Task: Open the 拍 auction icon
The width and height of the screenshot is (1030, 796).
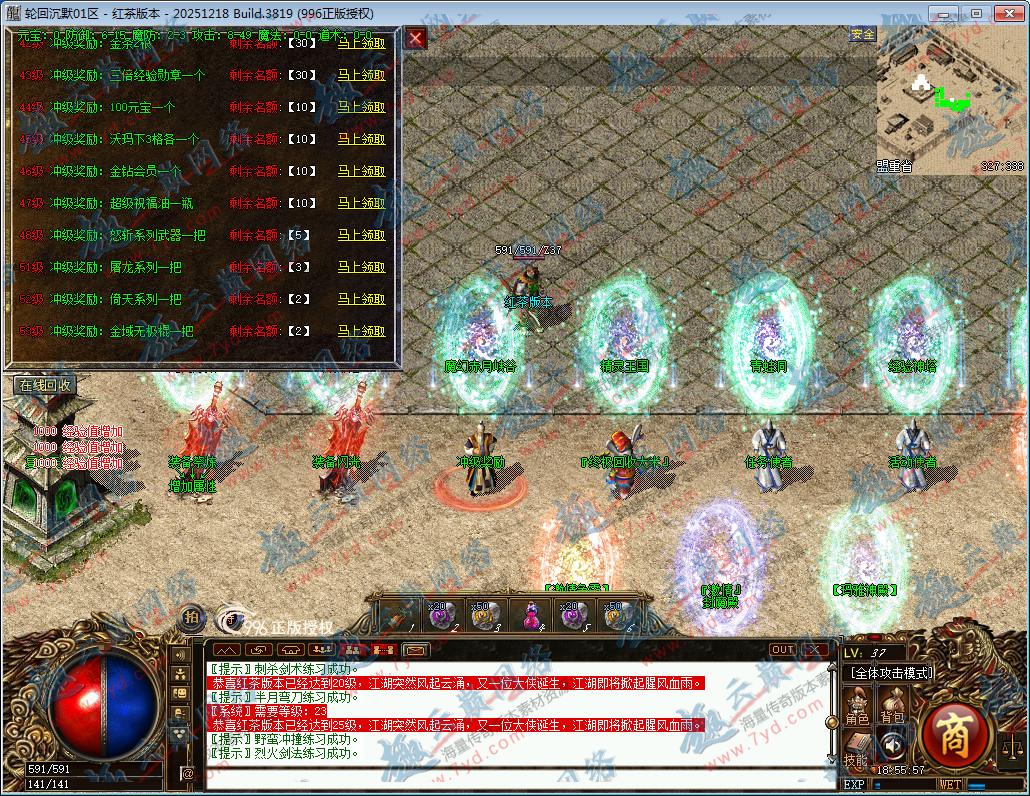Action: click(191, 617)
